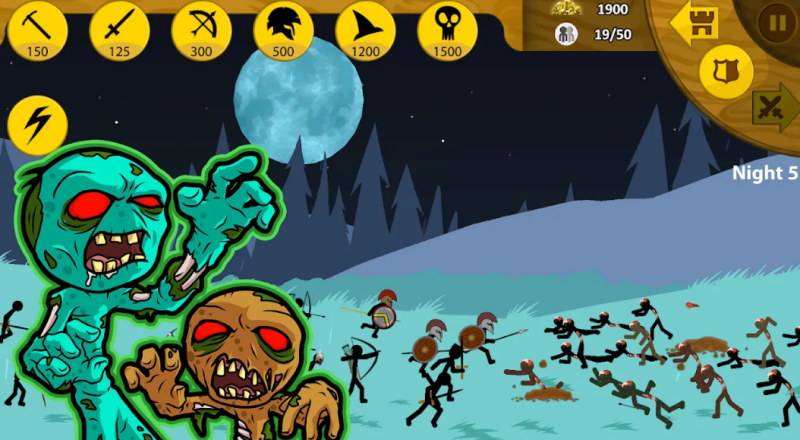800x440 pixels.
Task: Summon a Magikill wizard hat unit
Action: pyautogui.click(x=365, y=29)
